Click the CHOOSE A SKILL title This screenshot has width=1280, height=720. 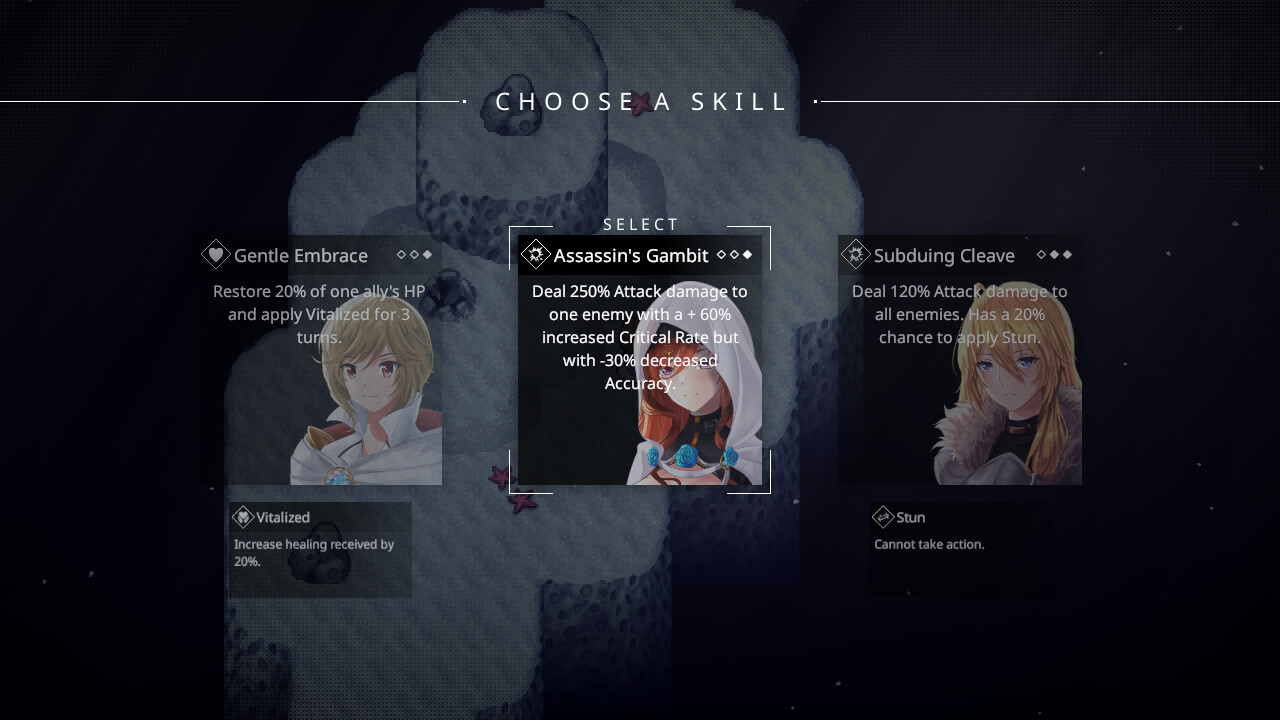[640, 101]
